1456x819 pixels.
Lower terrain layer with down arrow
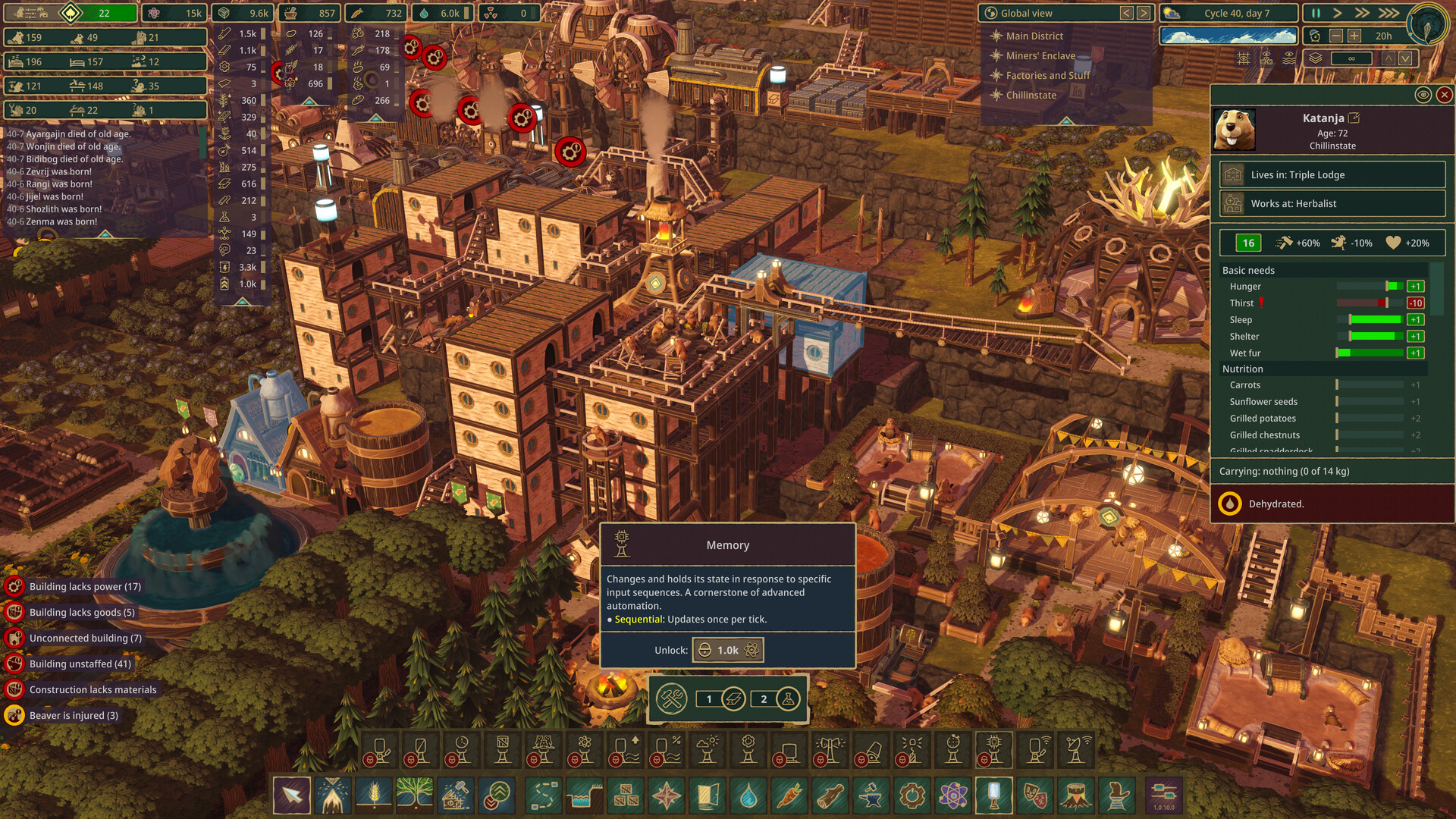point(1405,58)
